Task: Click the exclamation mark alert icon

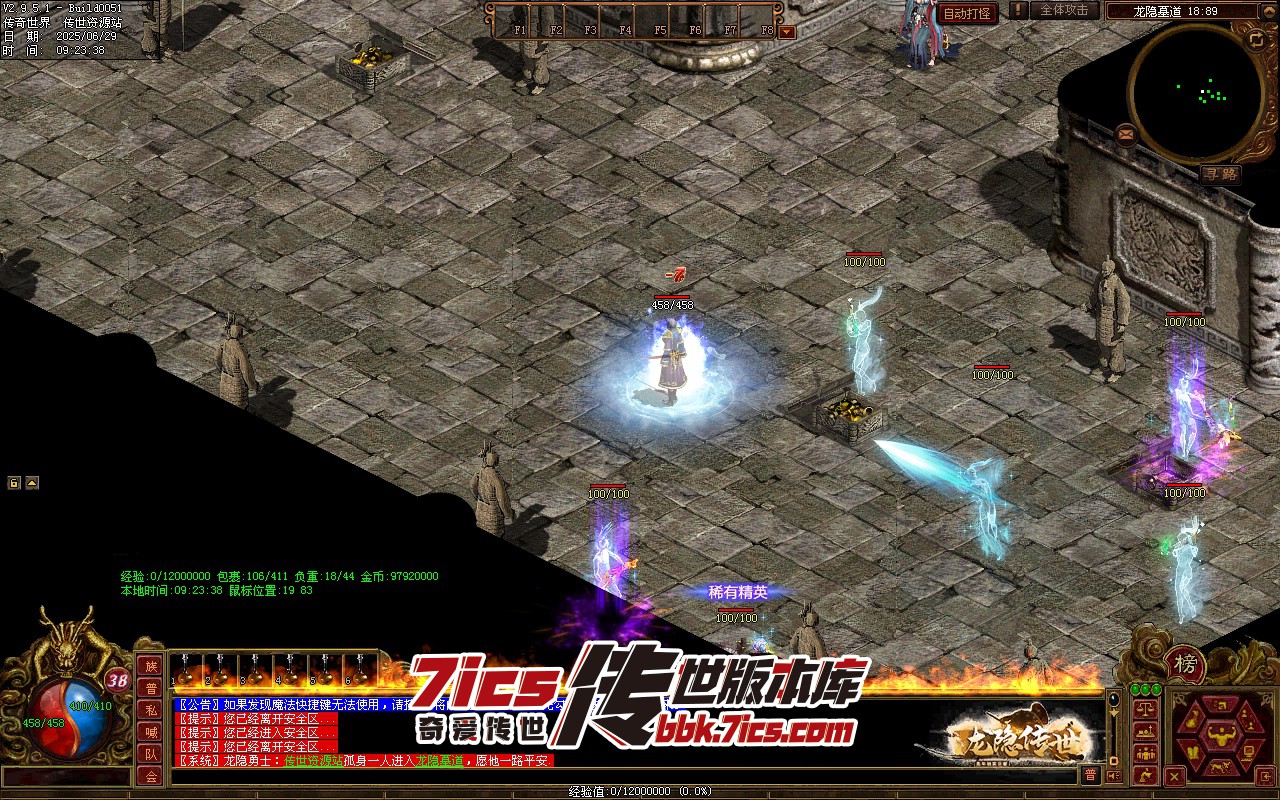Action: [1018, 10]
